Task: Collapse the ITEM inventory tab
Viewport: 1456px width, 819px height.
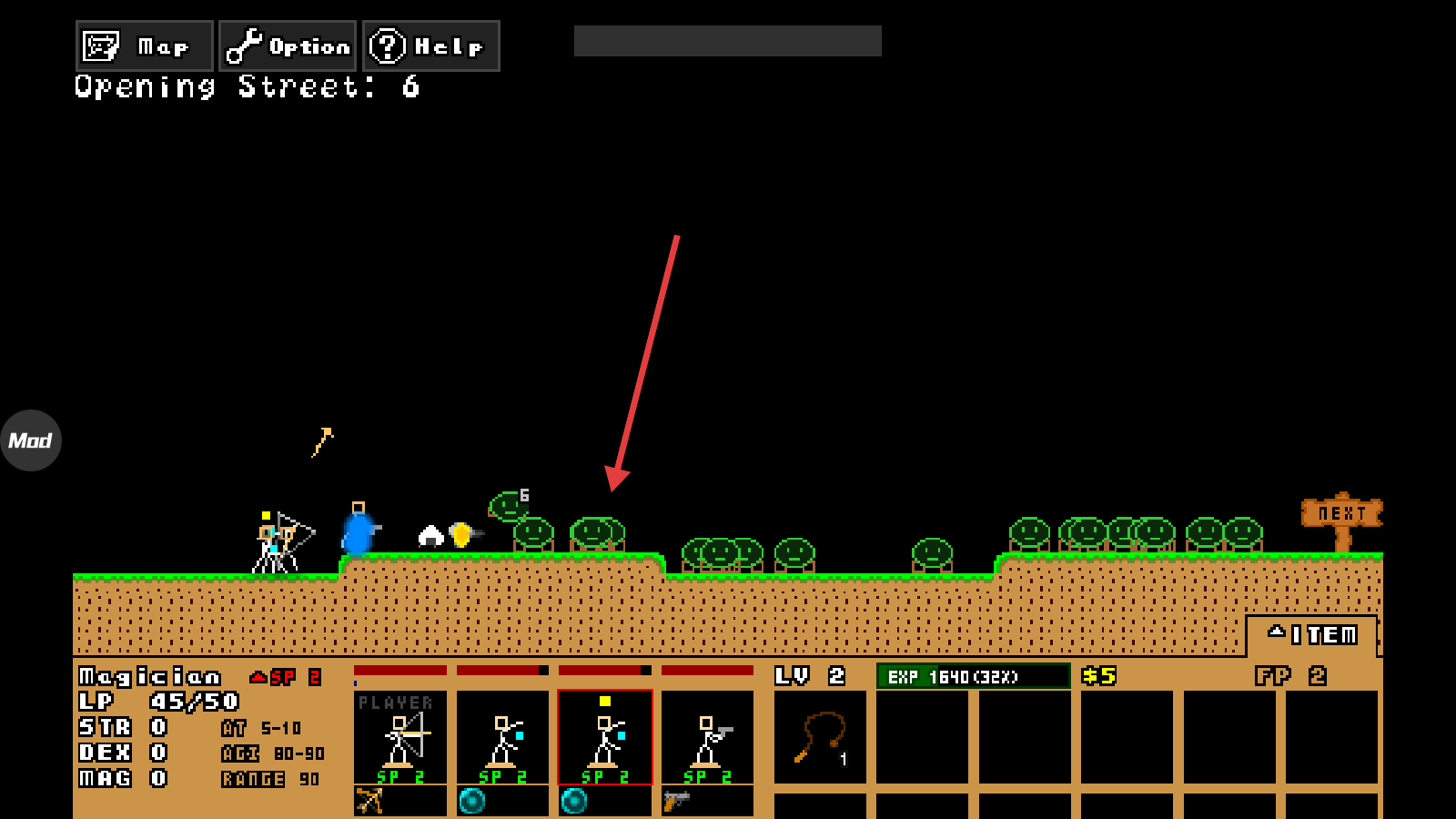Action: tap(1311, 634)
